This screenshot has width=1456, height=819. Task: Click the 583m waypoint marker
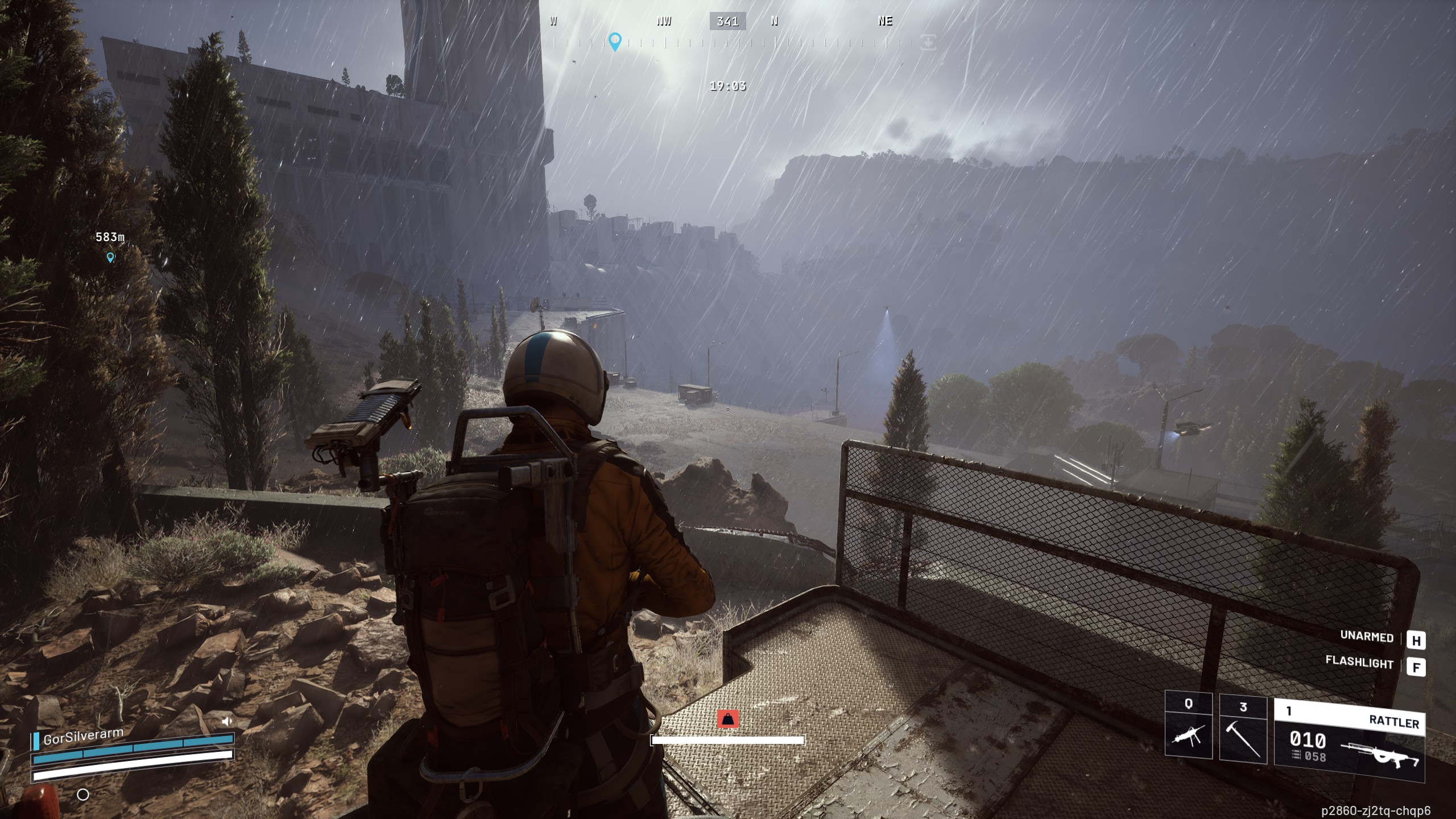110,258
